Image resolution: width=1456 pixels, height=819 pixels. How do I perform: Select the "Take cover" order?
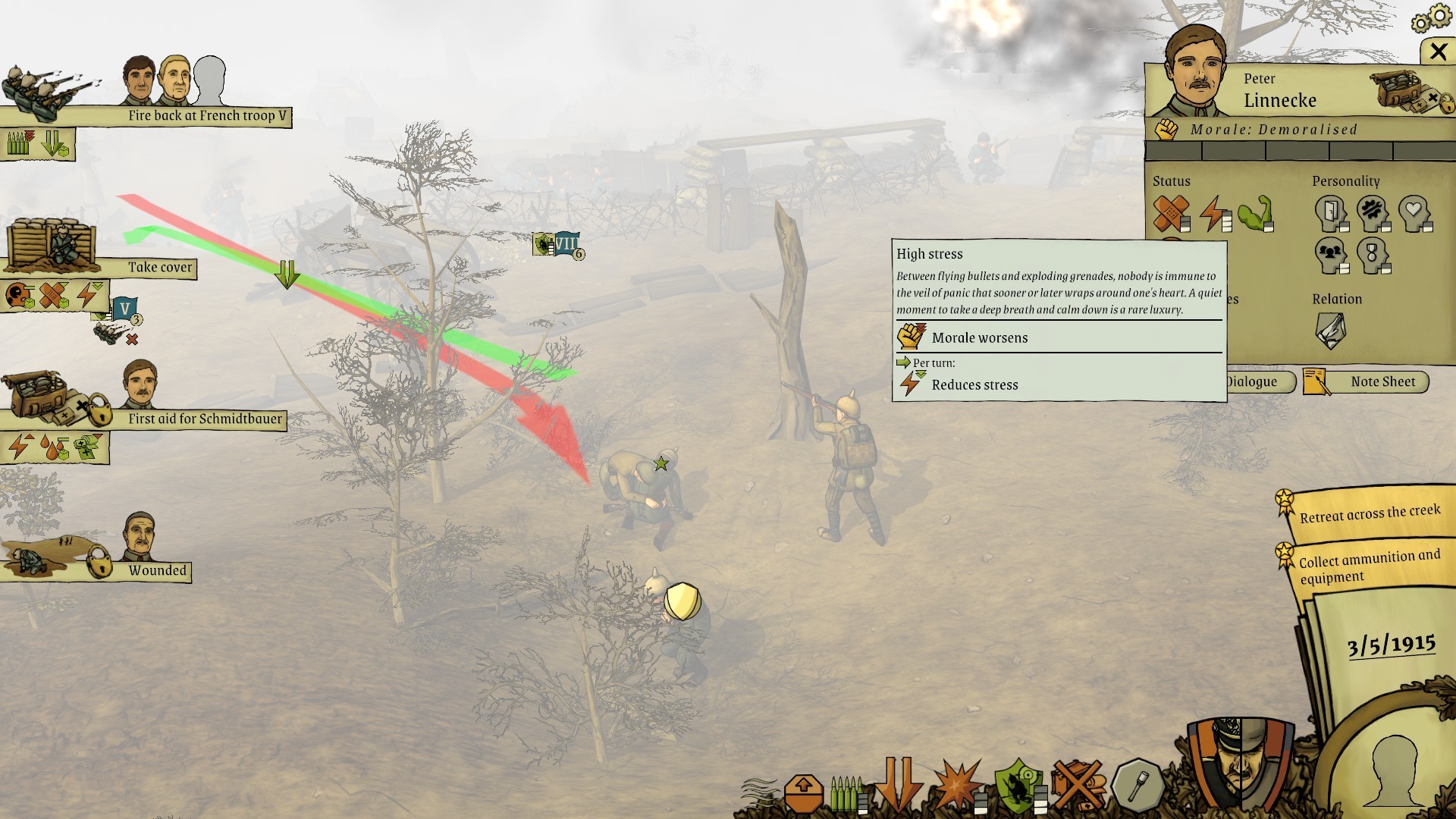[x=159, y=268]
